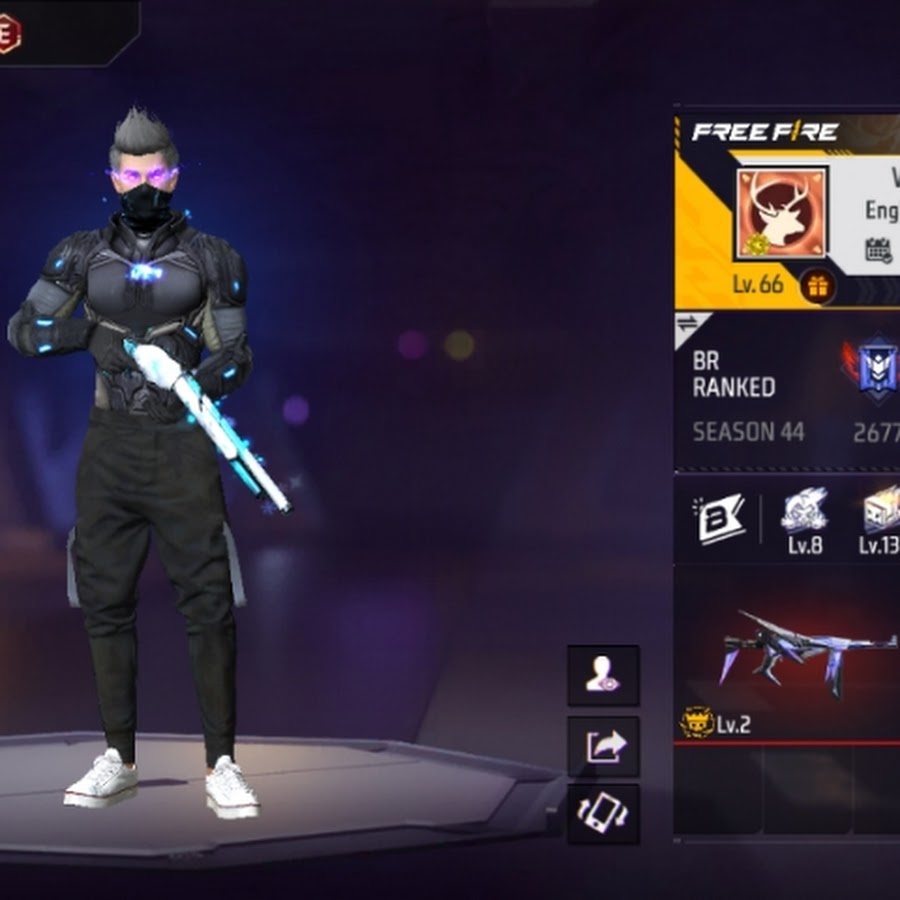
Task: Click the profile view eye button
Action: (x=603, y=676)
